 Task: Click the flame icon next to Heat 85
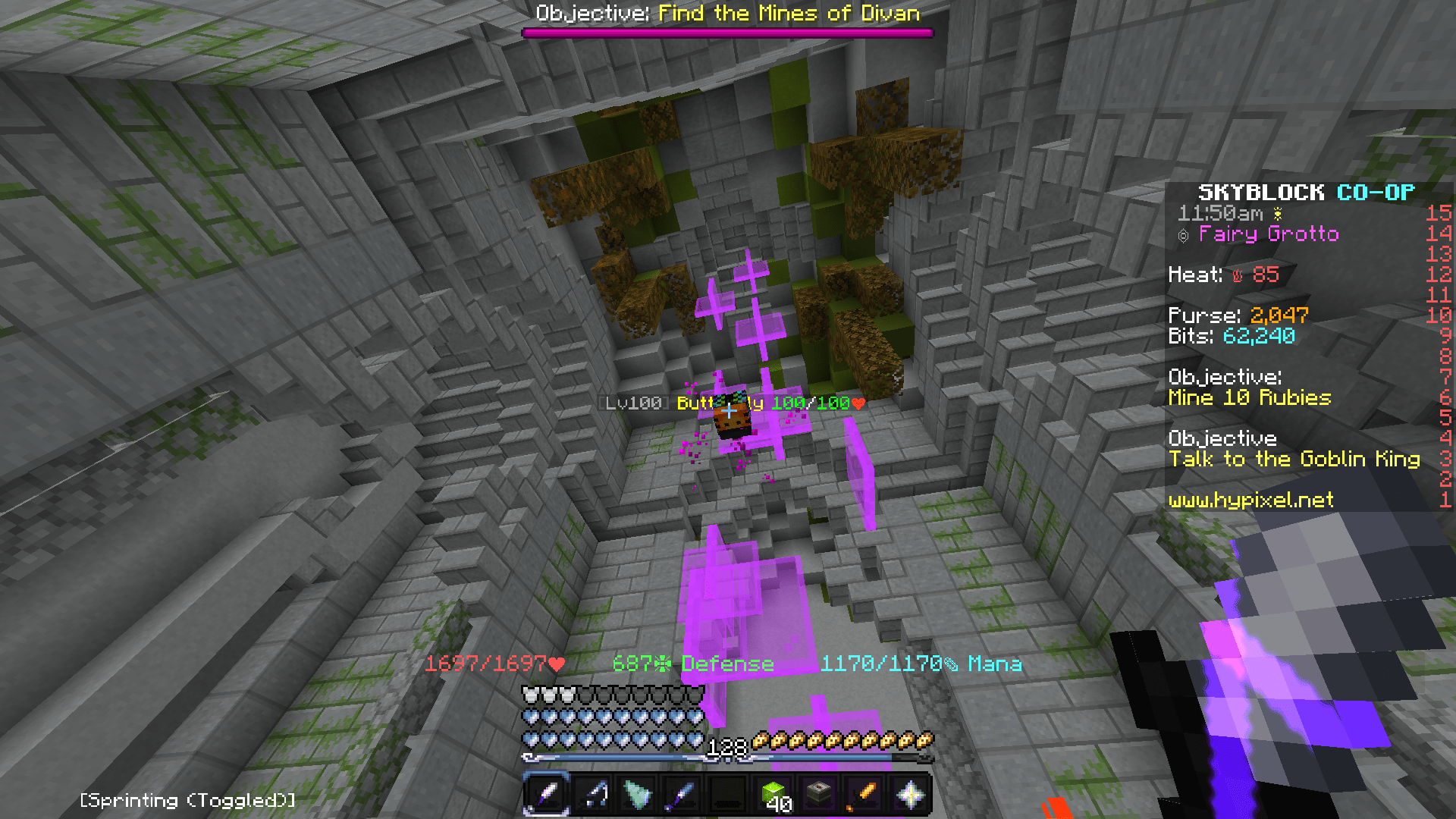pos(1238,275)
